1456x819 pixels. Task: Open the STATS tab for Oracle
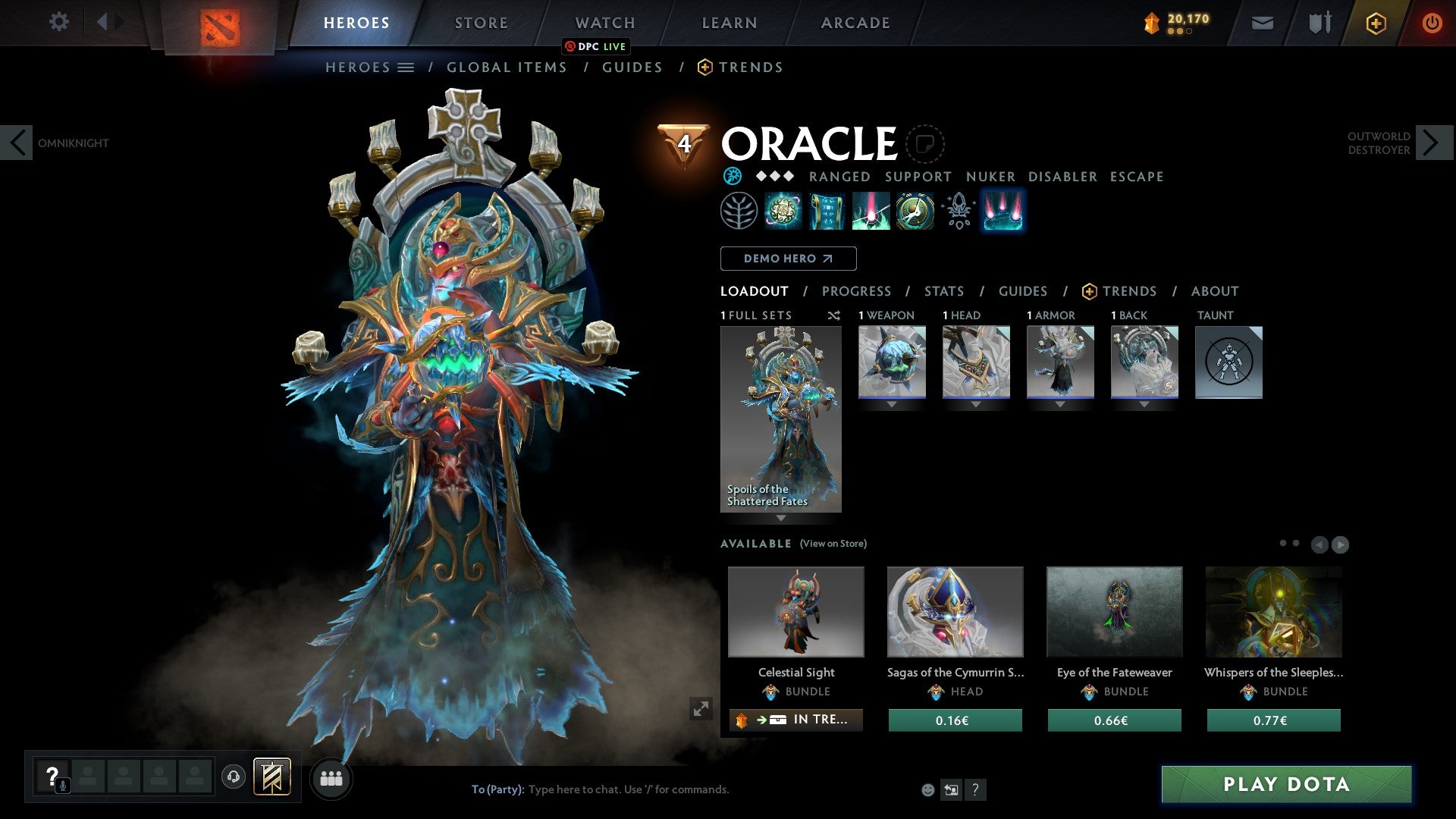tap(943, 291)
